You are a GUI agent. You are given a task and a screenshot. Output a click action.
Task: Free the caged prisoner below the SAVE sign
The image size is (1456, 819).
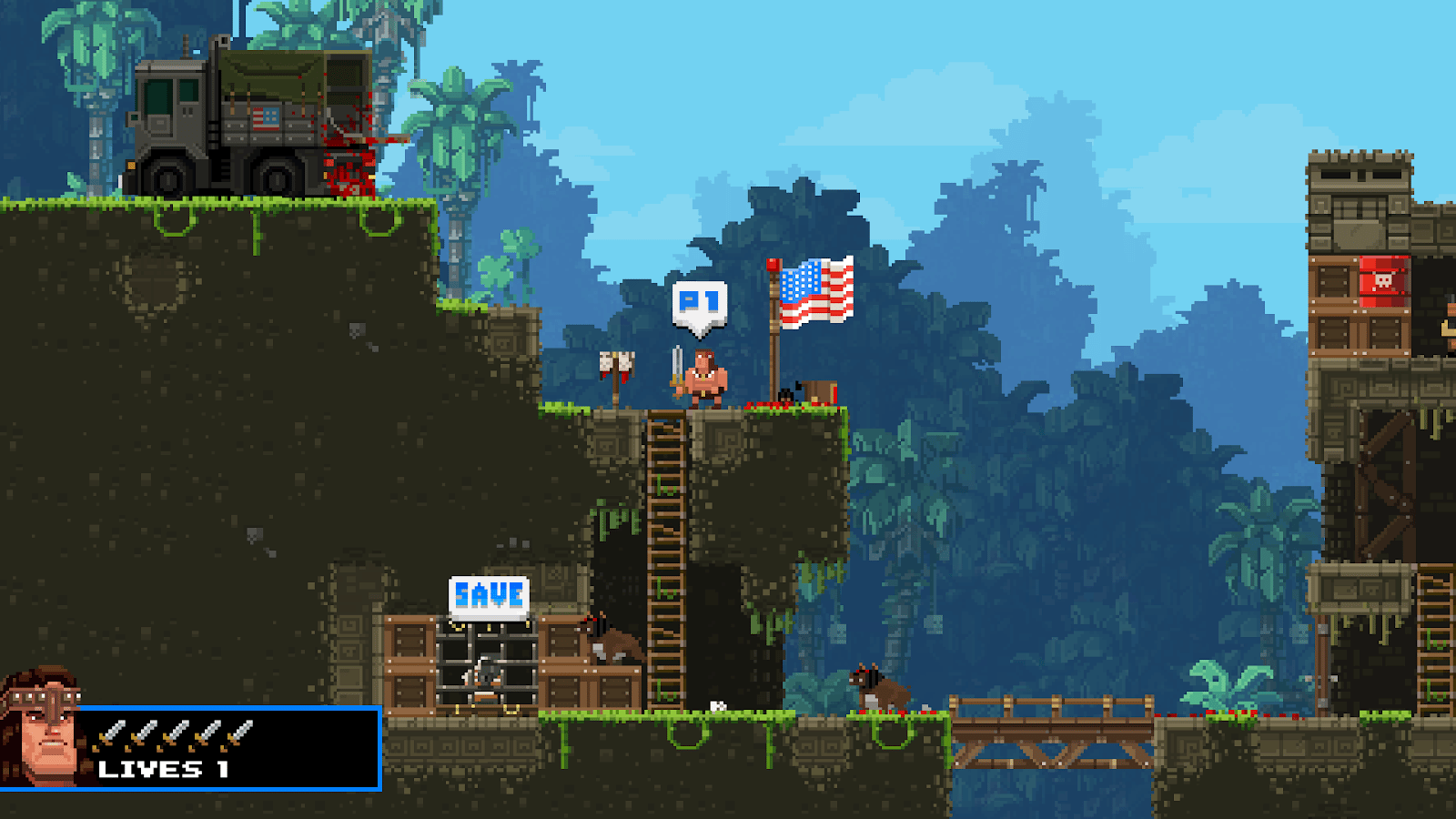(486, 674)
